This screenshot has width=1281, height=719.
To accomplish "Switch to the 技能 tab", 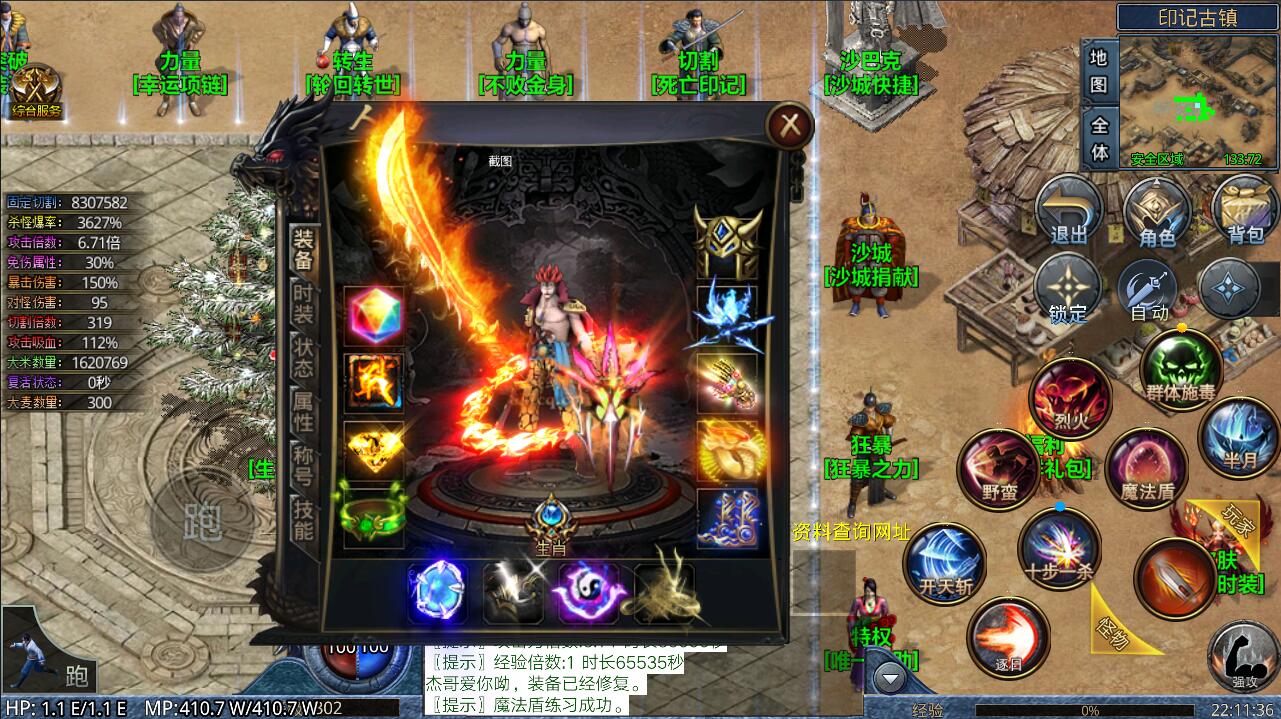I will click(x=303, y=520).
